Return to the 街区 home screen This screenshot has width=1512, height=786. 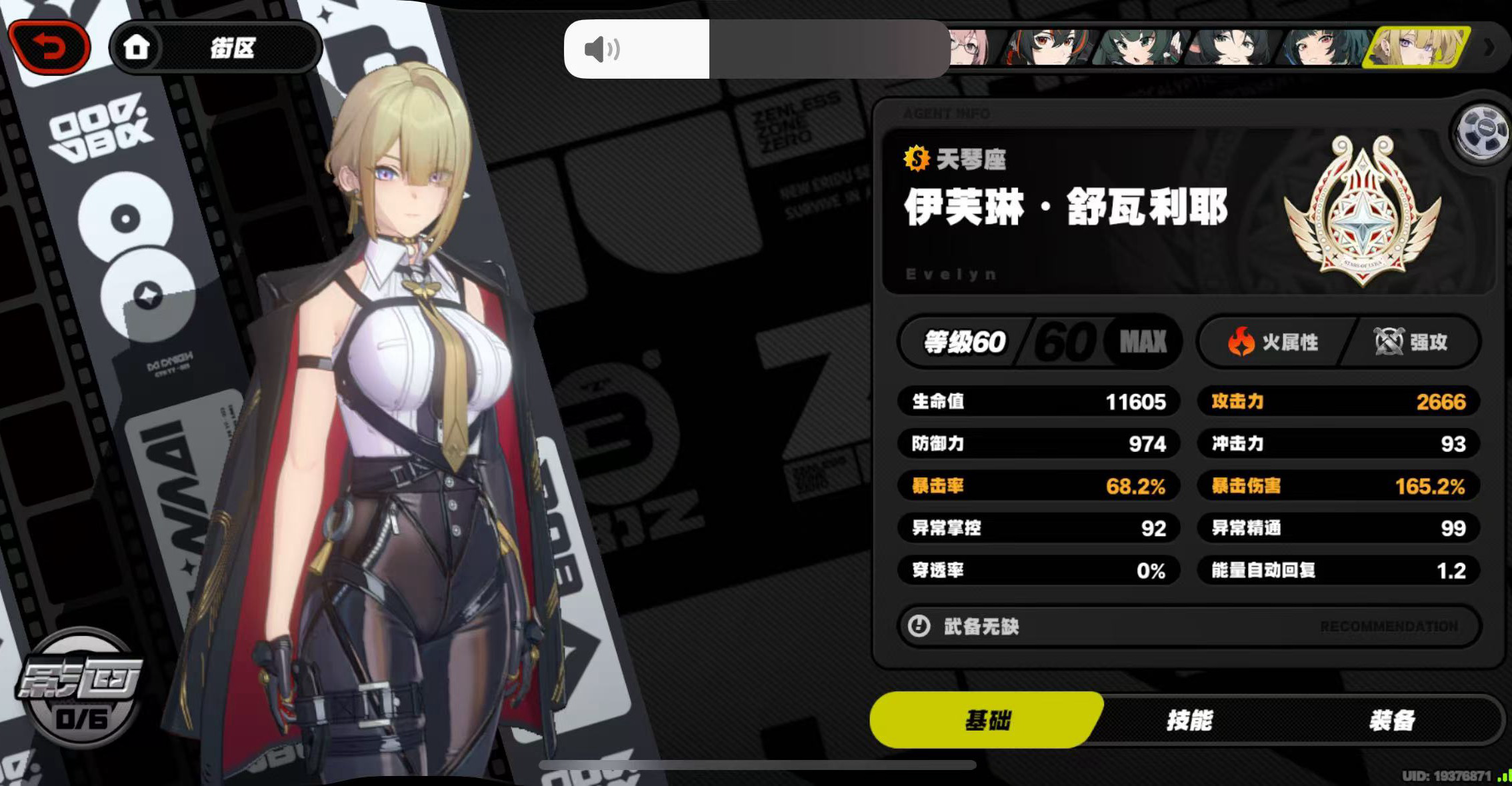click(x=215, y=47)
